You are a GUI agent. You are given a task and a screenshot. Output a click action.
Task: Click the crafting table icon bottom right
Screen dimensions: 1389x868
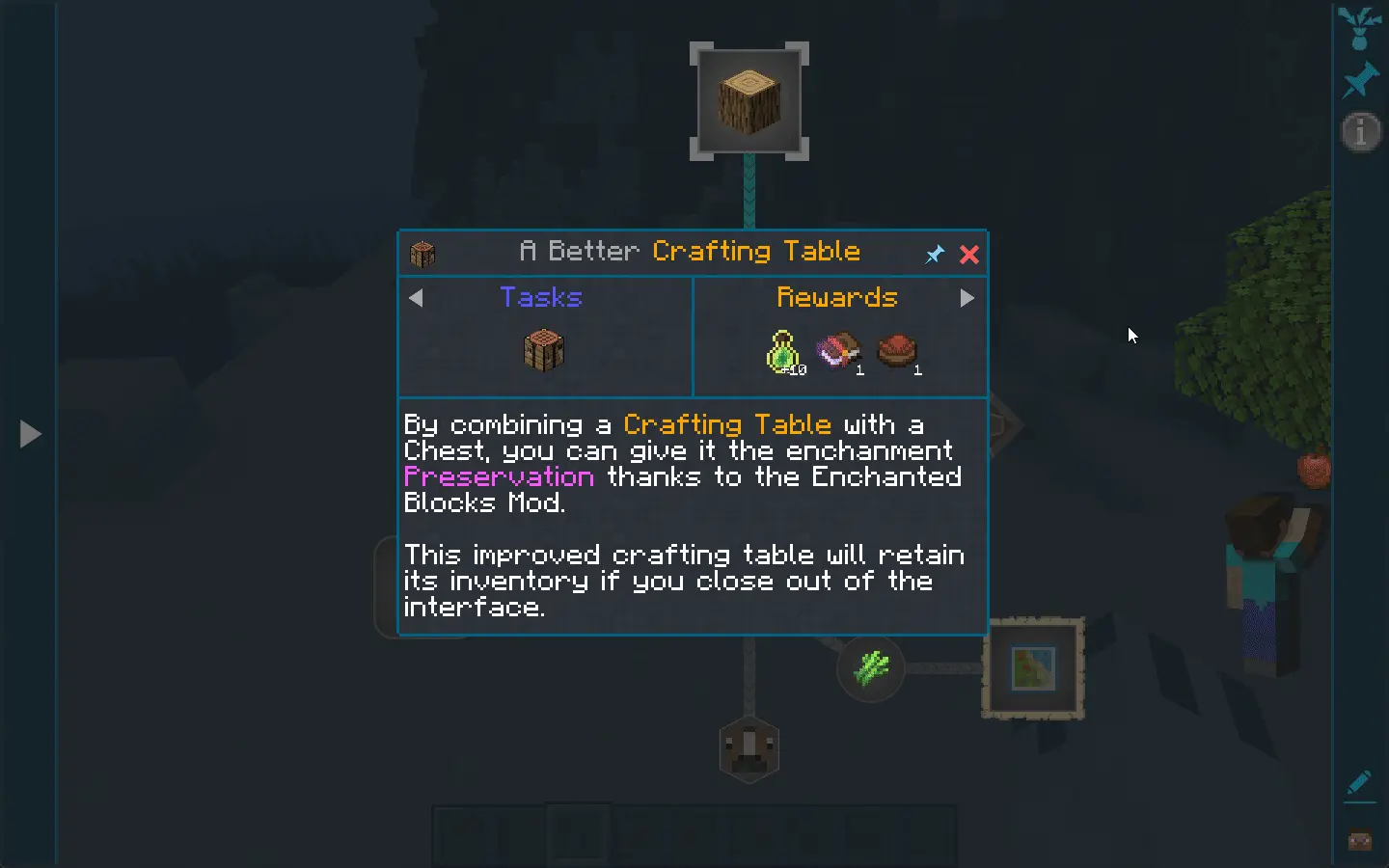pyautogui.click(x=1360, y=840)
